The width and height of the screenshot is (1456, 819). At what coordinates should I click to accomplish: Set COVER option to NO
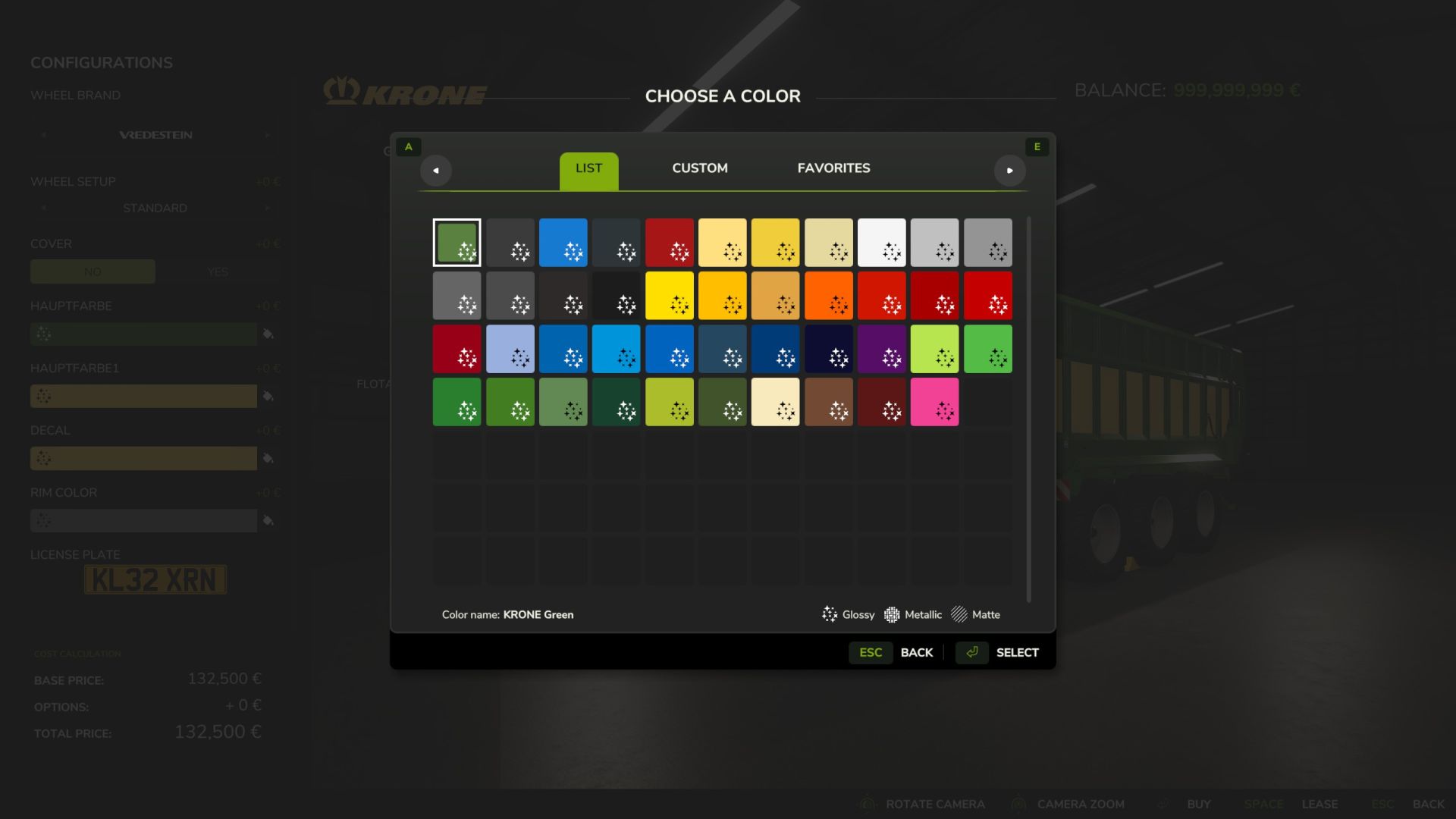(93, 271)
